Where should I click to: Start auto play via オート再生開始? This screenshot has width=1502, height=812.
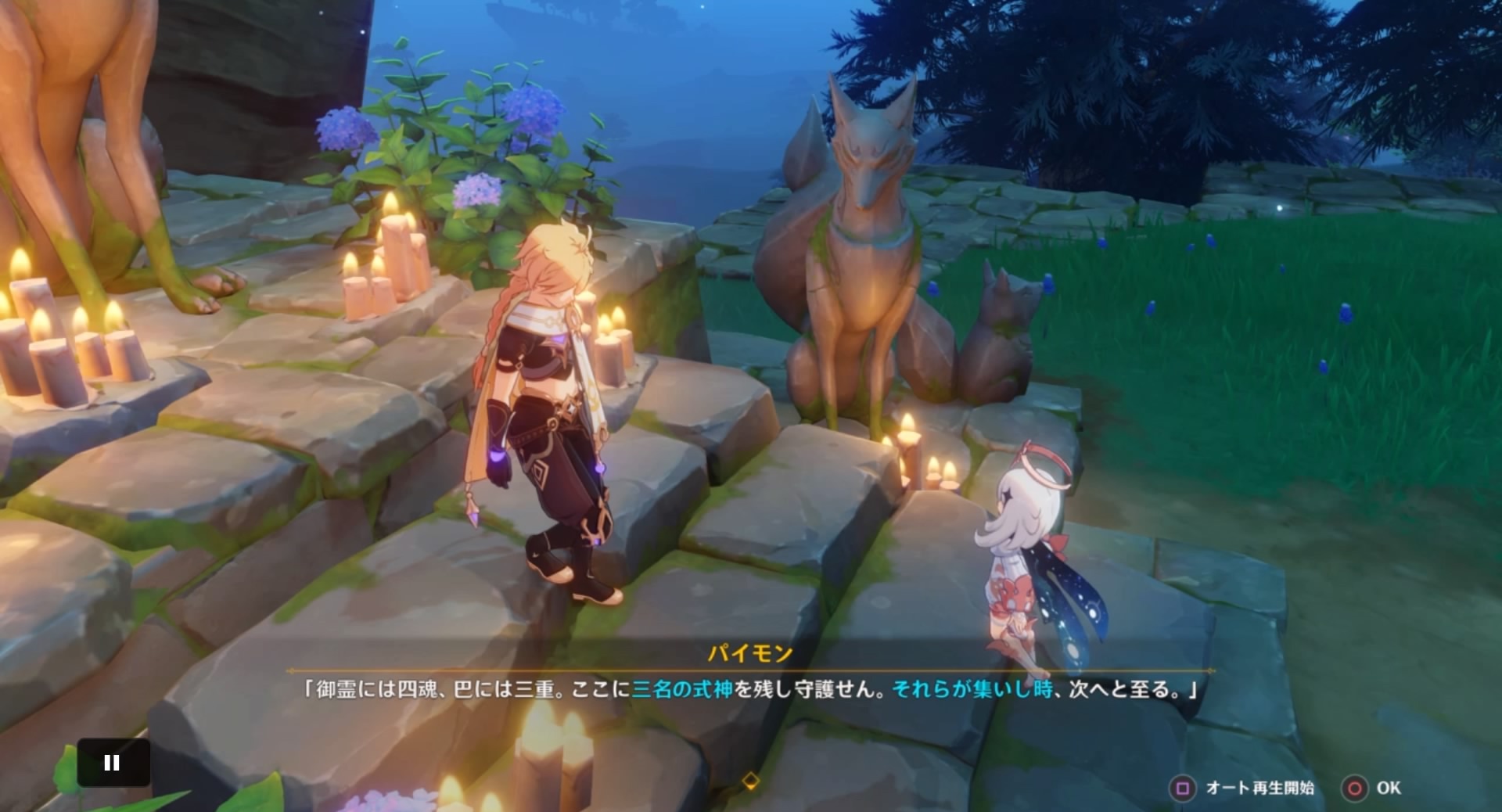pos(1262,789)
